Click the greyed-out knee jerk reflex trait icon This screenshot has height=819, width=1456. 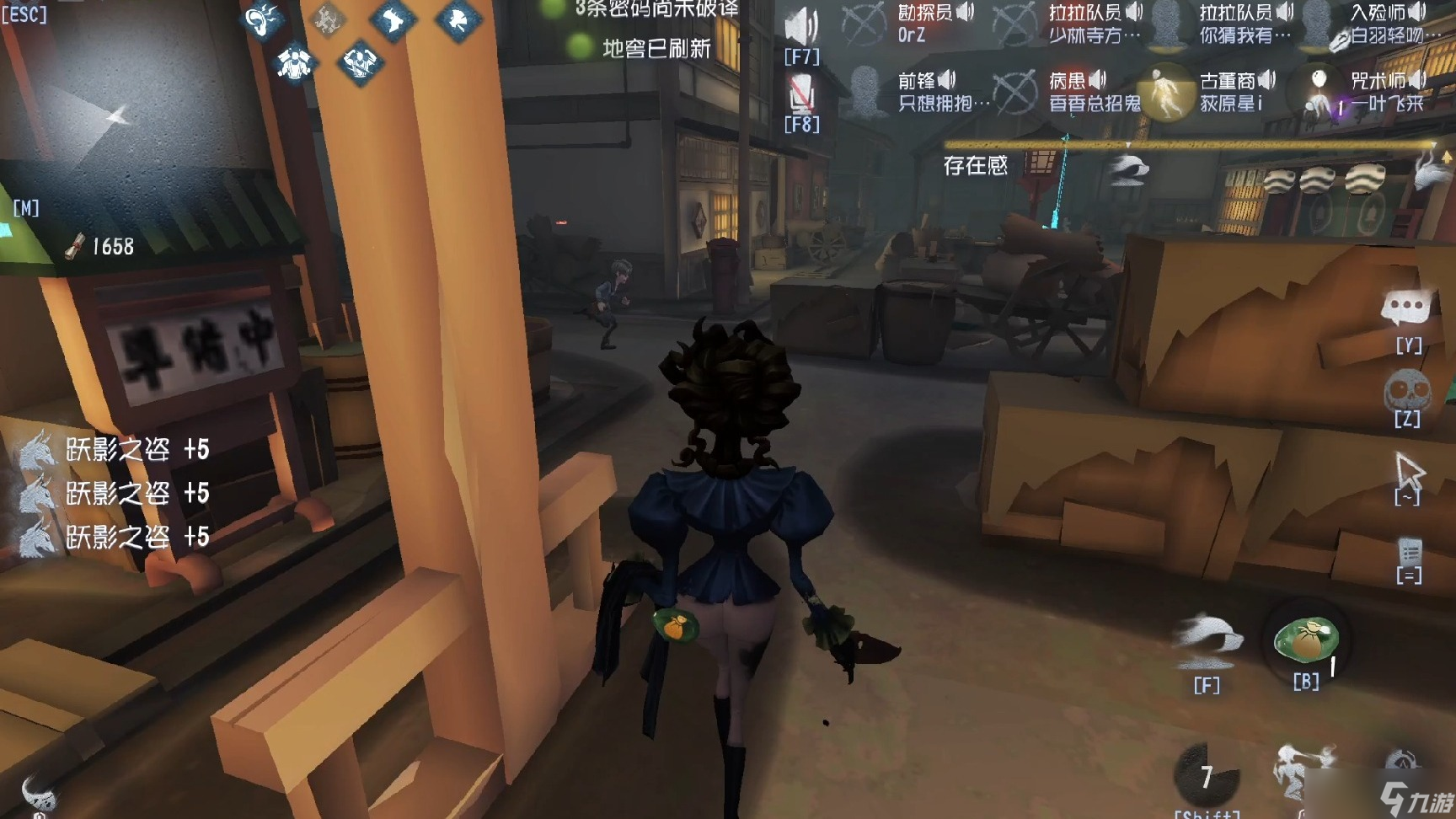point(327,19)
